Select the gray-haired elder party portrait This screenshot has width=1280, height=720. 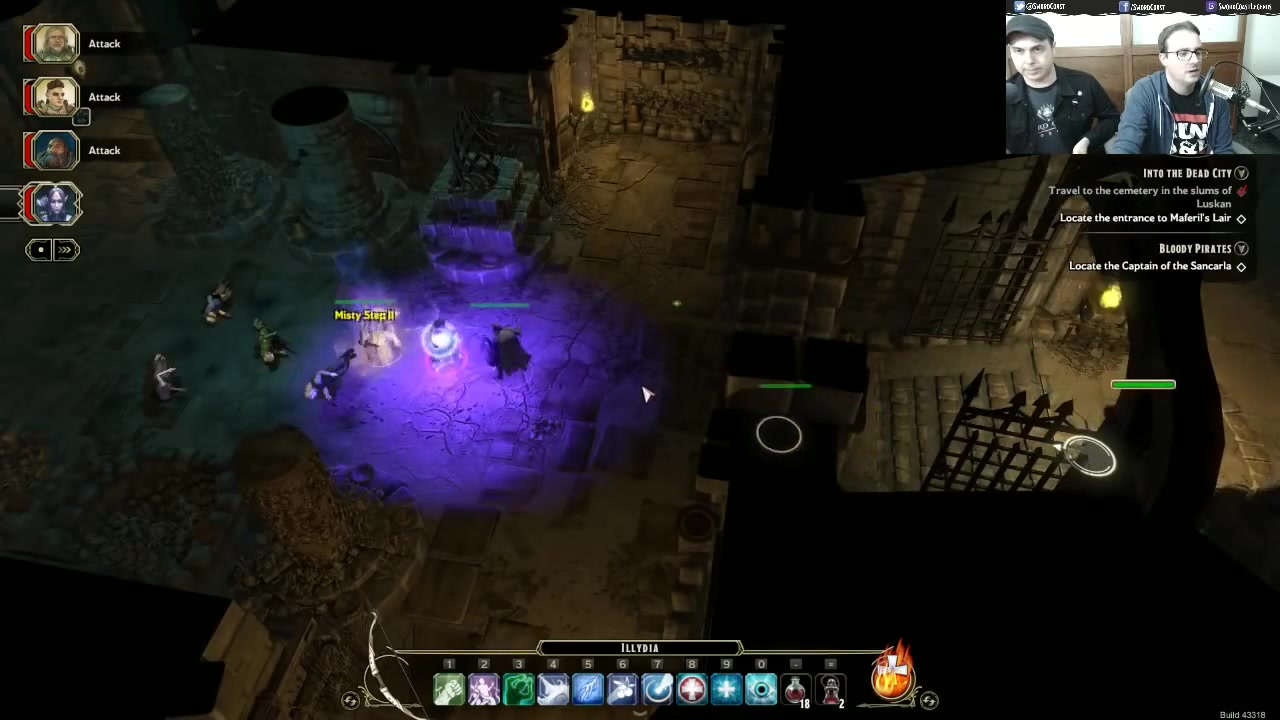[x=54, y=44]
